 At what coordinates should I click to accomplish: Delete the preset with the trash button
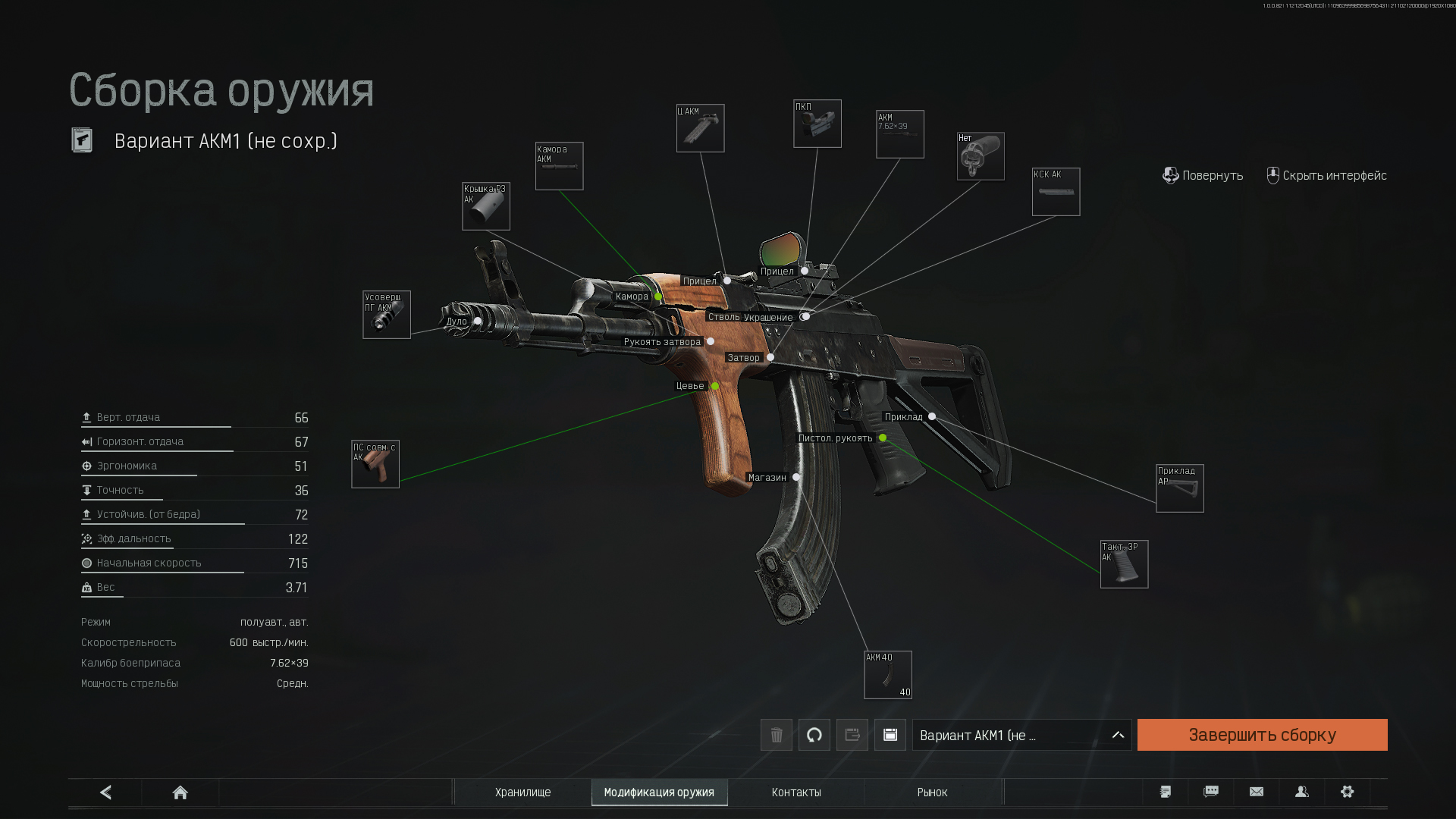[777, 735]
